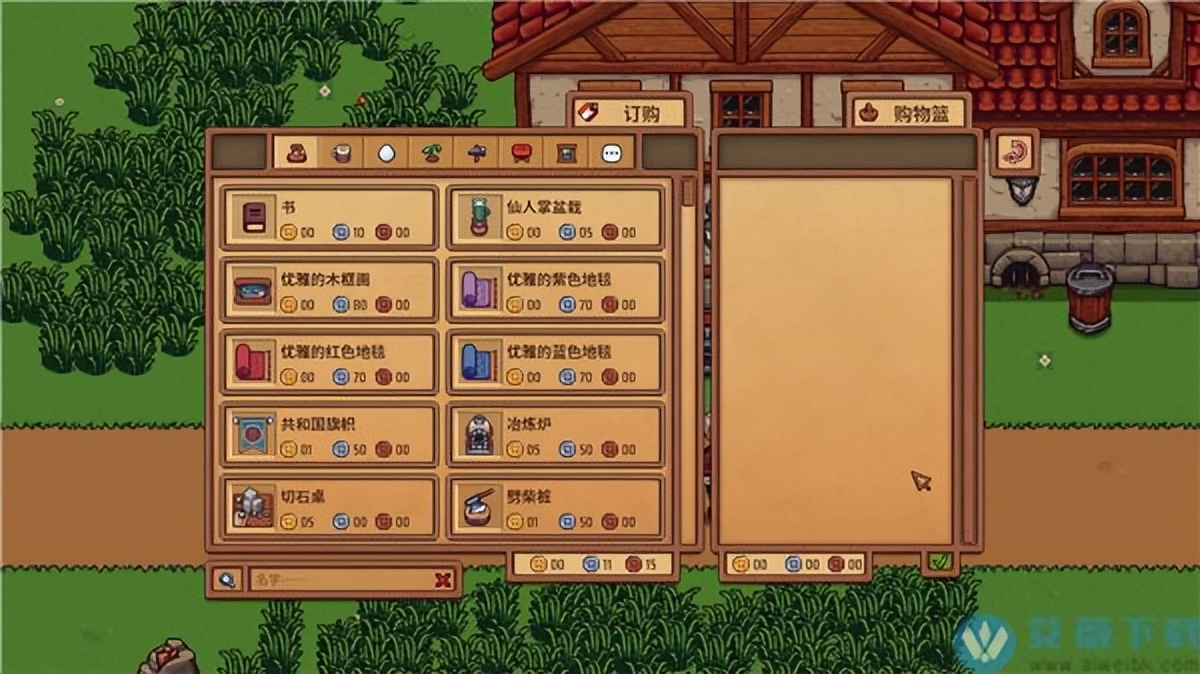Viewport: 1200px width, 674px height.
Task: Pick the 优雅的木框画 framed painting
Action: click(x=329, y=290)
